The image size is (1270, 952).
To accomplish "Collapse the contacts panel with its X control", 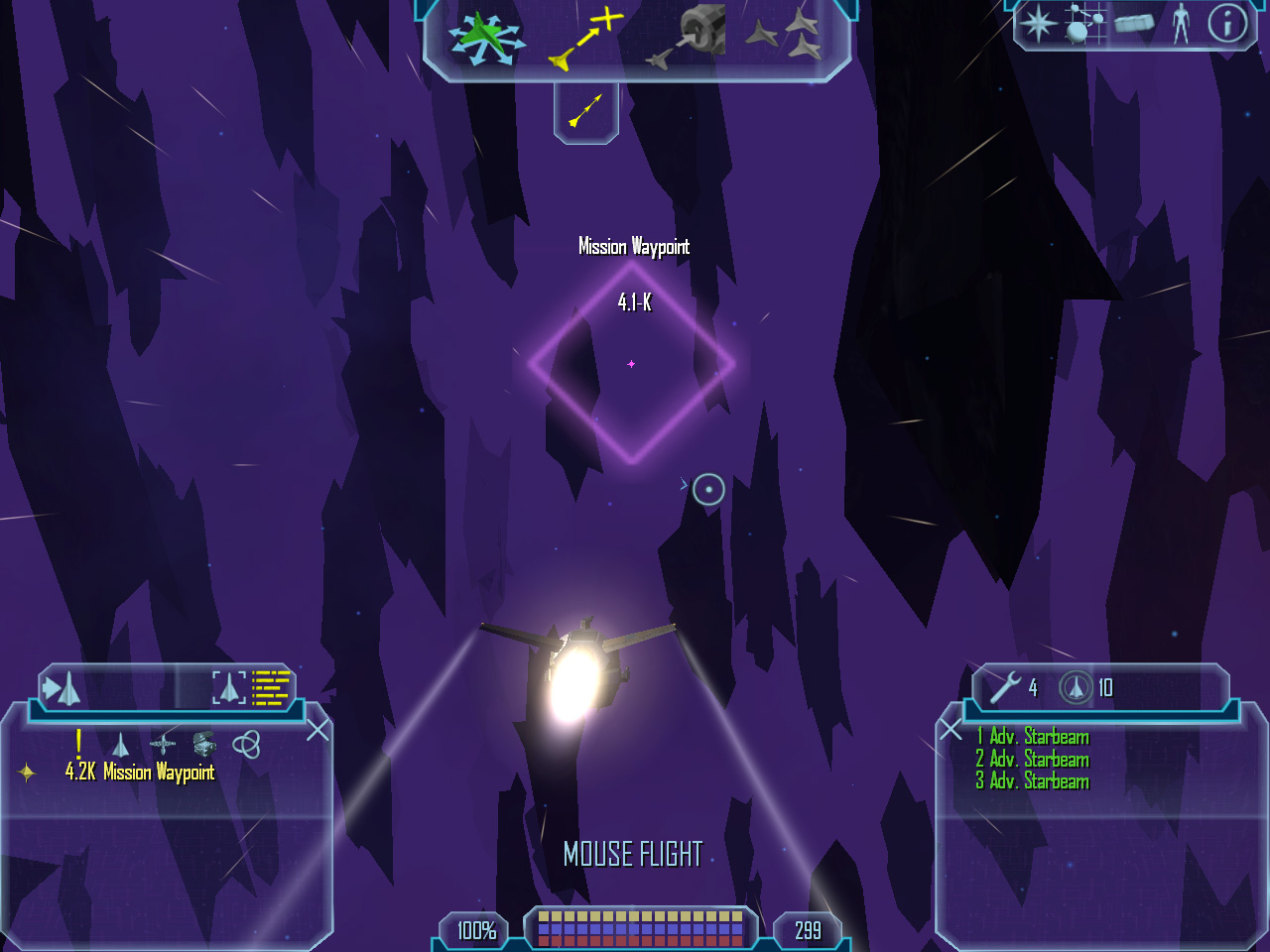I will point(316,731).
